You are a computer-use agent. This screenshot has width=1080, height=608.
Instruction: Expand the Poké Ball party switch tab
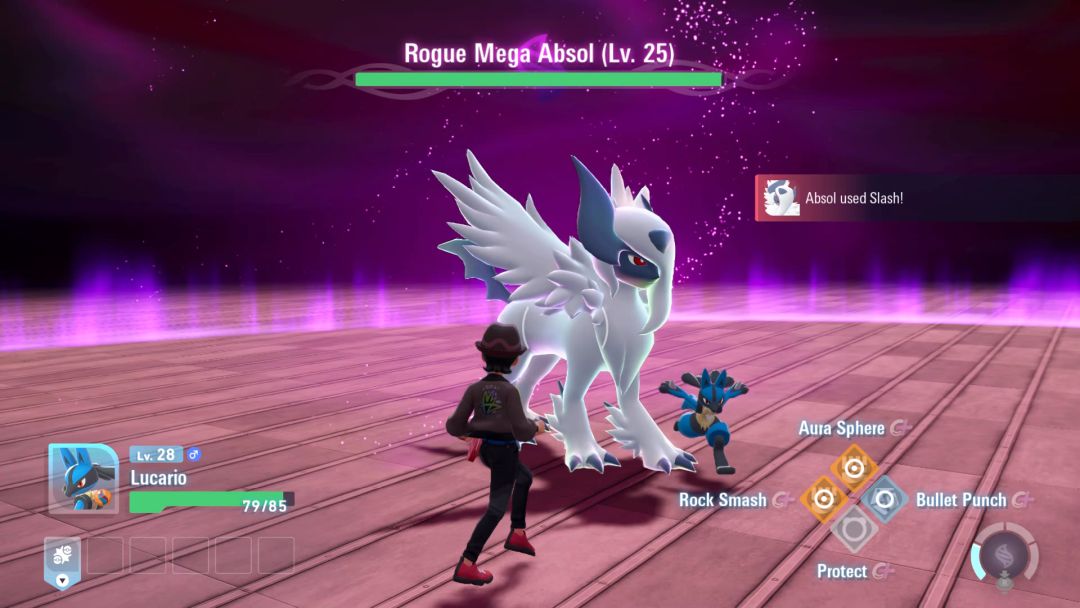(62, 562)
